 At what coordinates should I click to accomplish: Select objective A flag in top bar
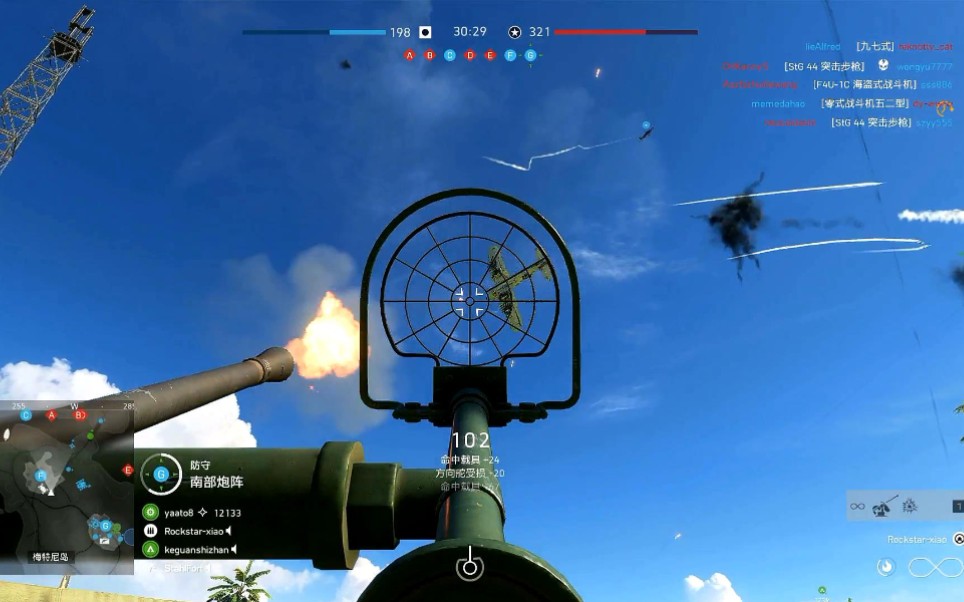[x=410, y=55]
